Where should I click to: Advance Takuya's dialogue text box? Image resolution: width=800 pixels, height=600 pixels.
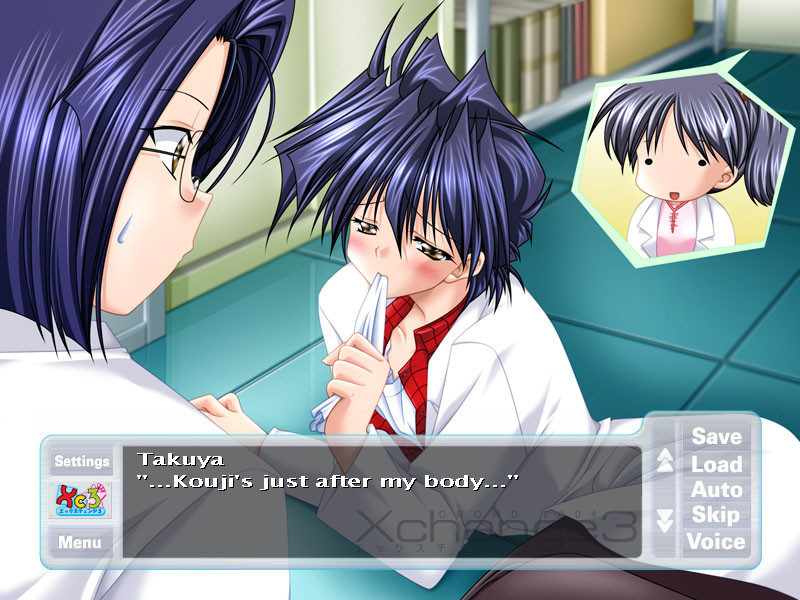tap(380, 500)
